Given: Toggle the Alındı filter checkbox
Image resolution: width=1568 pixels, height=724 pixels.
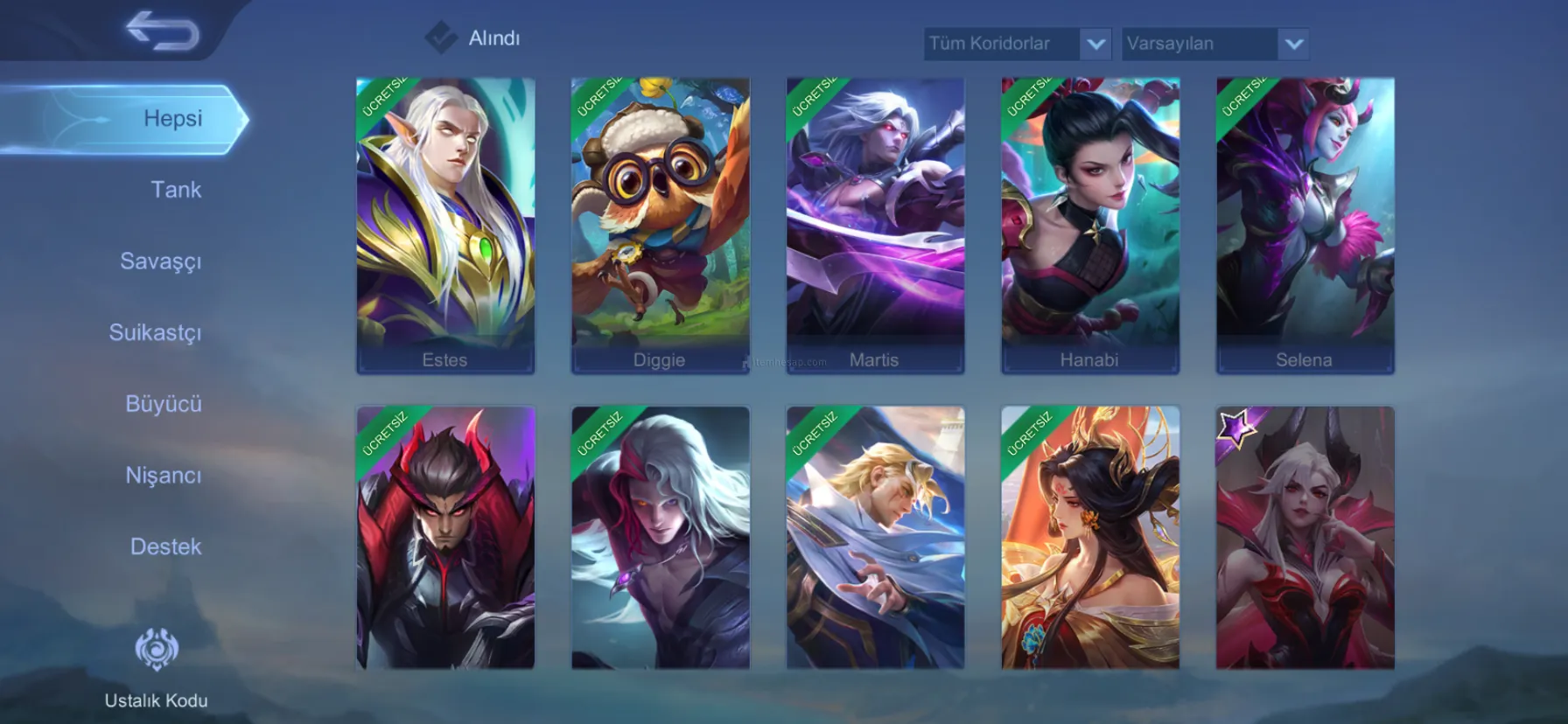Looking at the screenshot, I should pos(441,38).
